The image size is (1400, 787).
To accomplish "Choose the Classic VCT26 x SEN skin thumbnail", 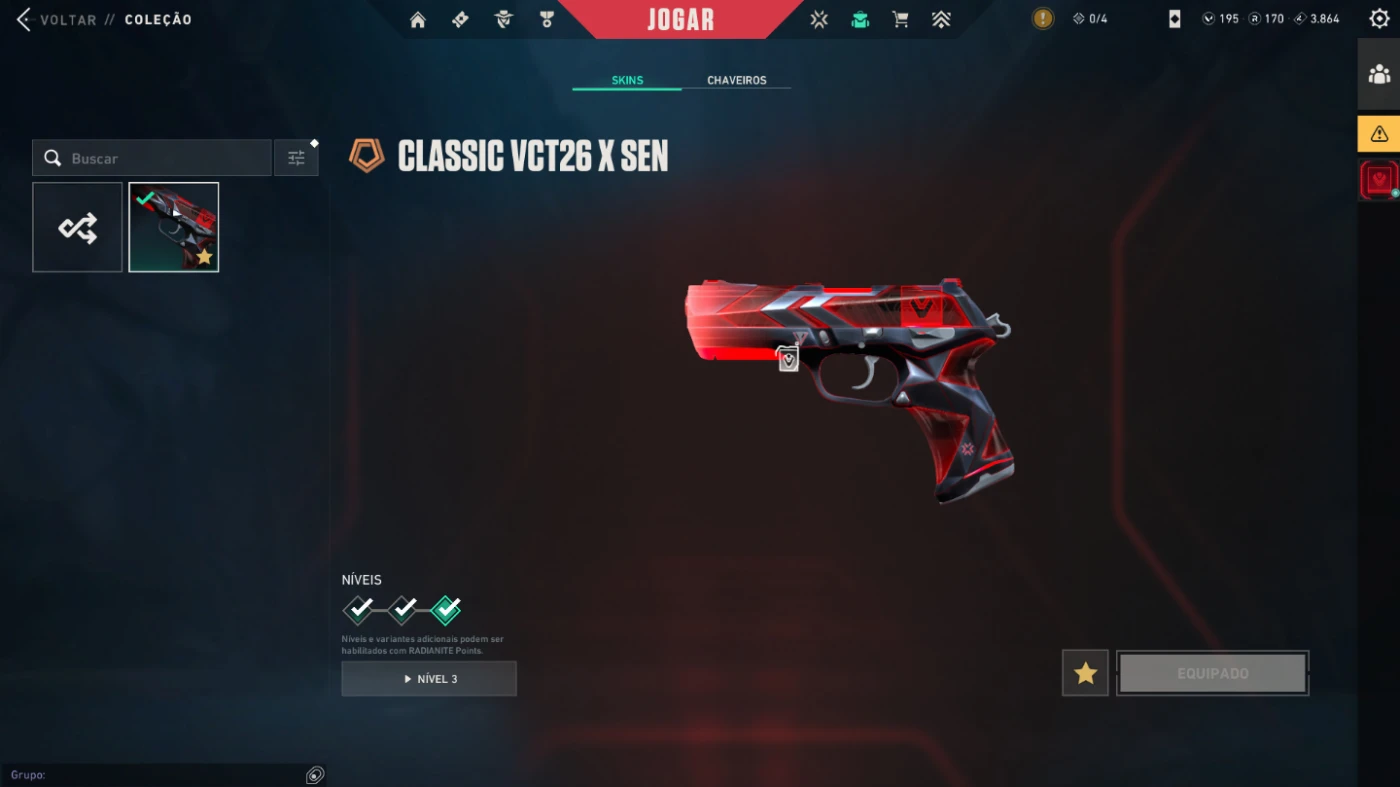I will [x=174, y=227].
